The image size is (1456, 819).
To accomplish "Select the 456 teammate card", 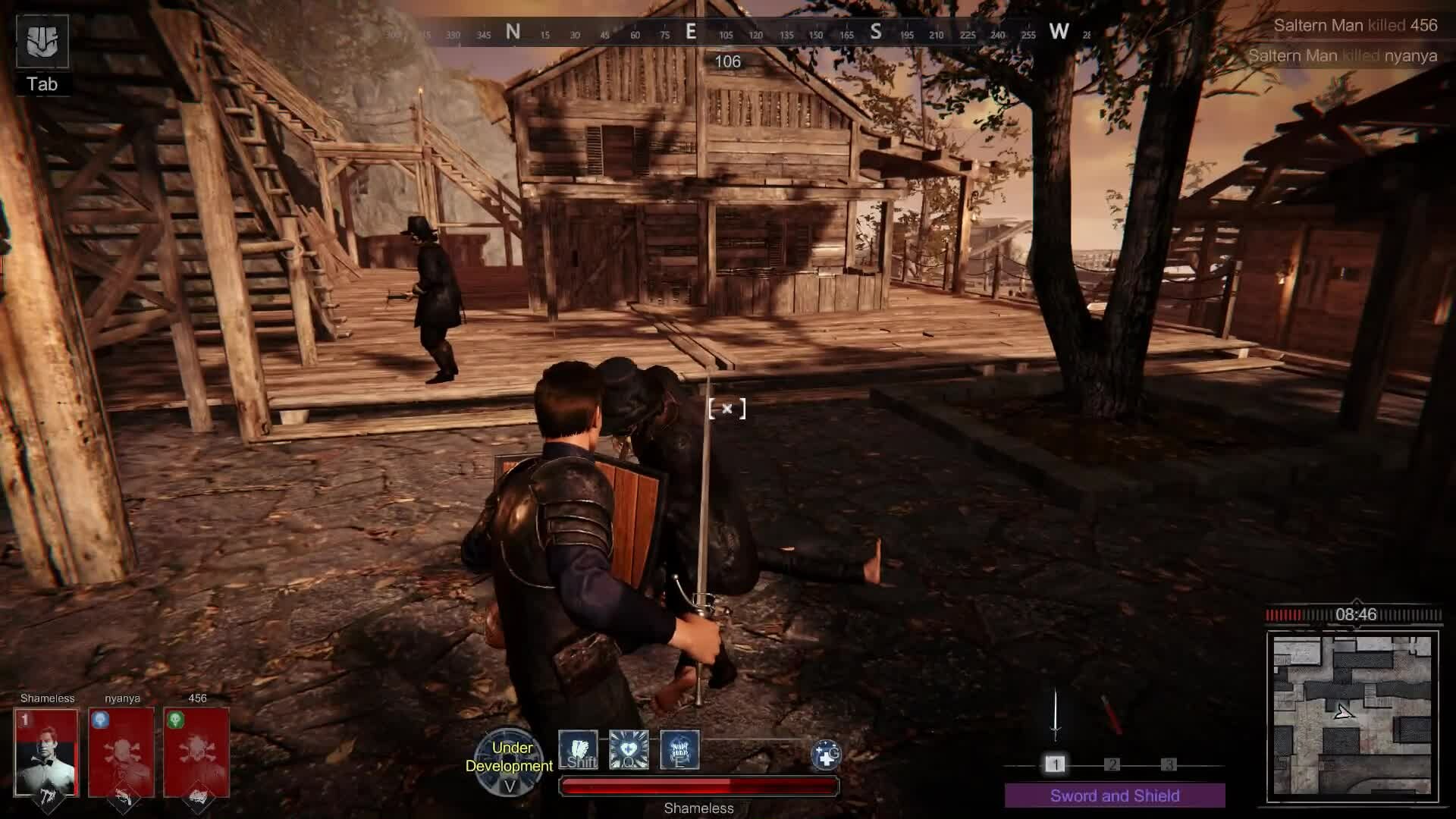I will (x=196, y=752).
